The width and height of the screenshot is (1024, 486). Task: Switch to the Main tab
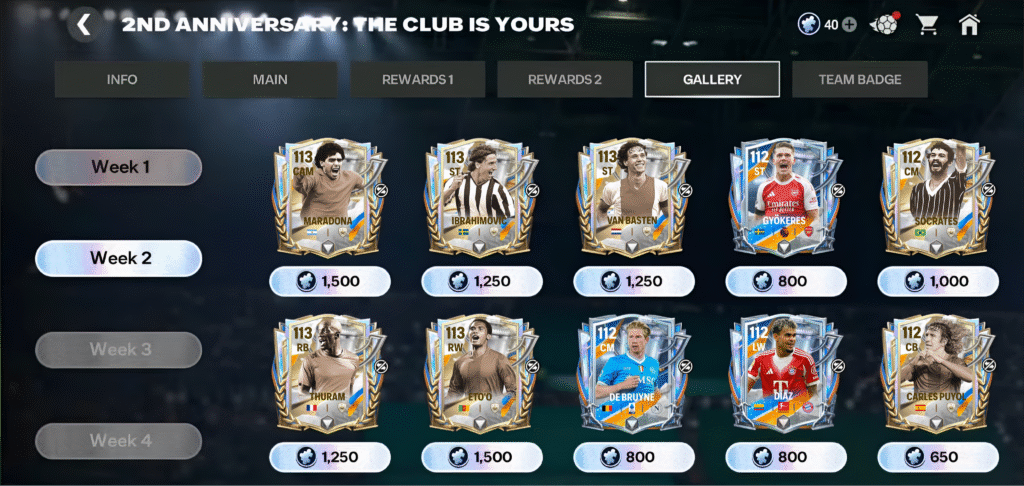pos(270,80)
